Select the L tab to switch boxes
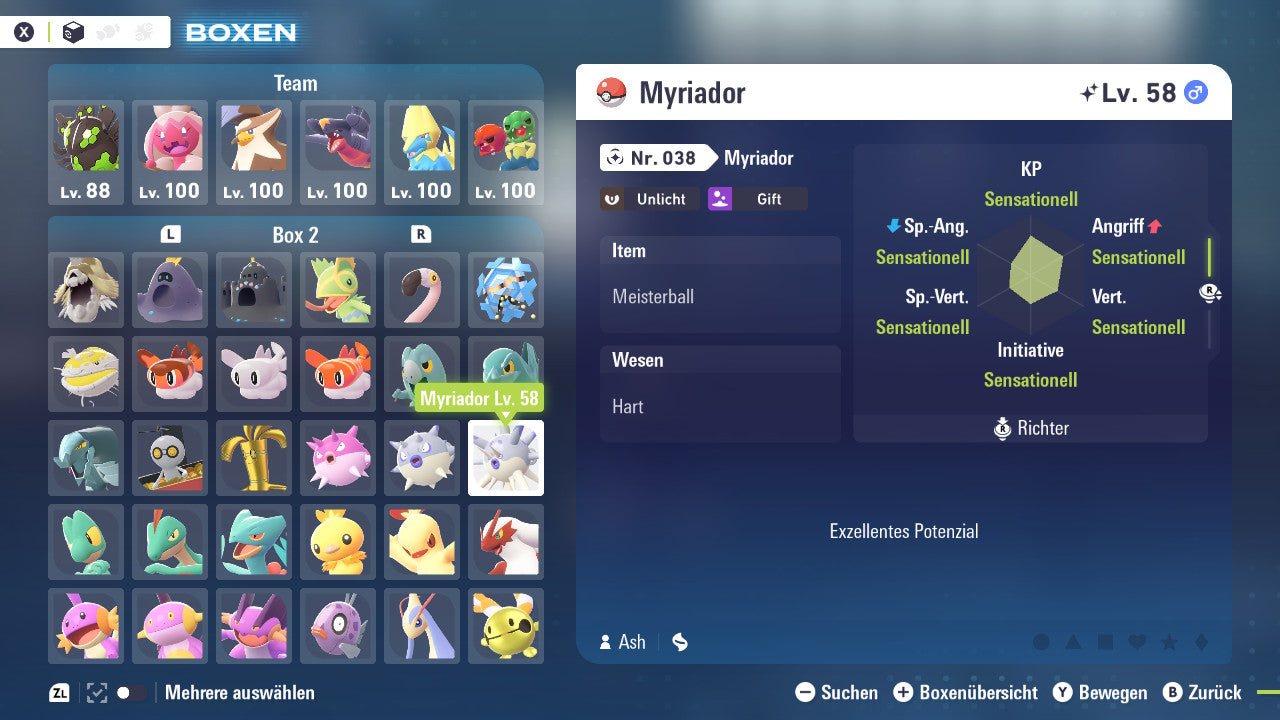The image size is (1280, 720). pyautogui.click(x=170, y=235)
